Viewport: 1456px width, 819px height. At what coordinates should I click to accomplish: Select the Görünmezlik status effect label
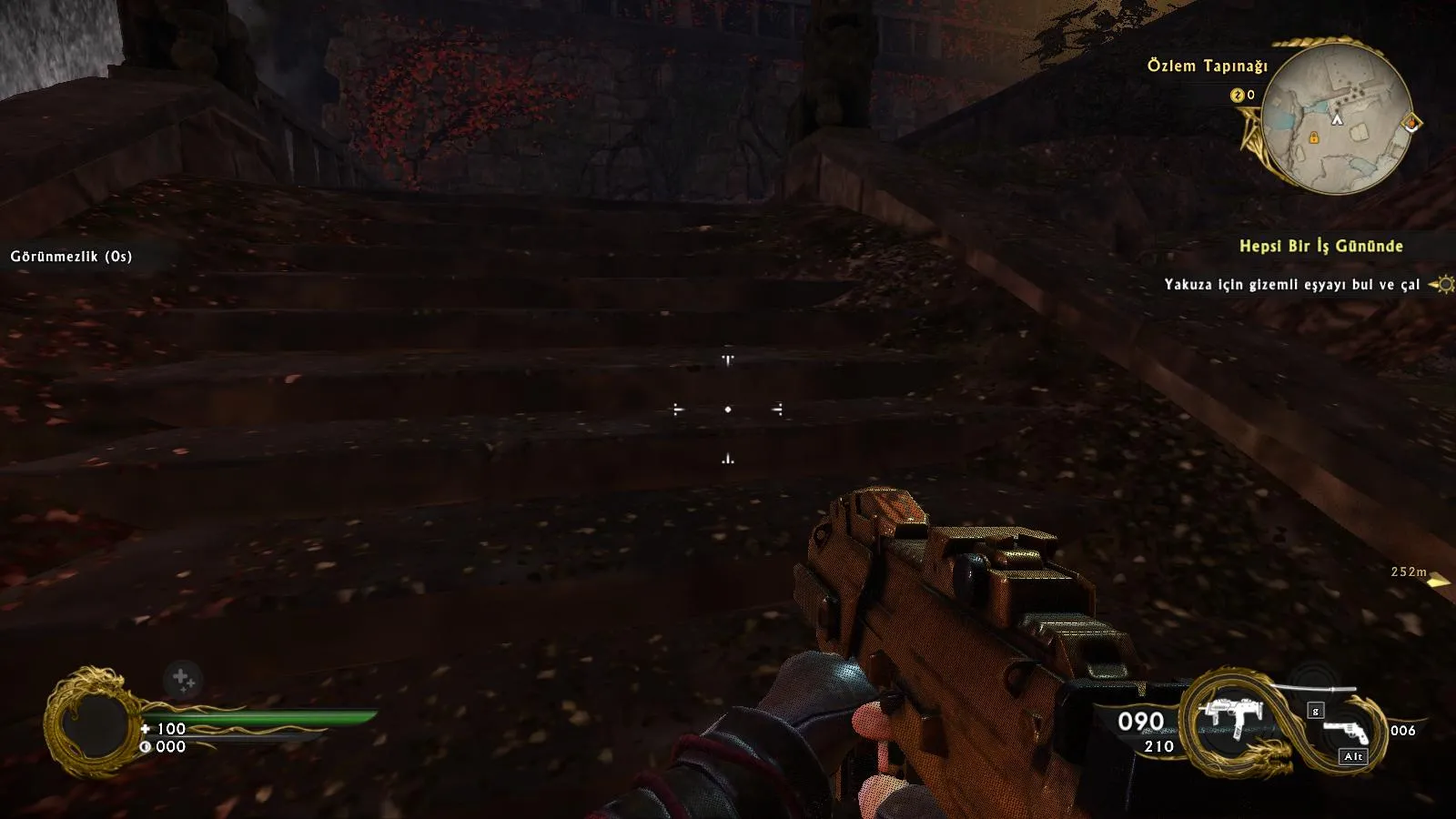[x=71, y=257]
